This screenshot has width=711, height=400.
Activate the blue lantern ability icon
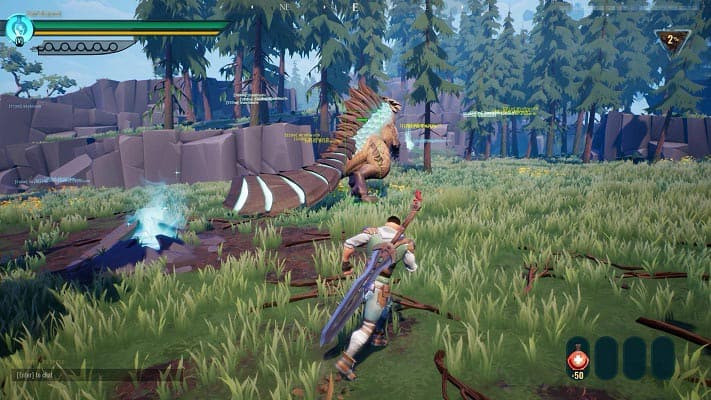pos(19,29)
